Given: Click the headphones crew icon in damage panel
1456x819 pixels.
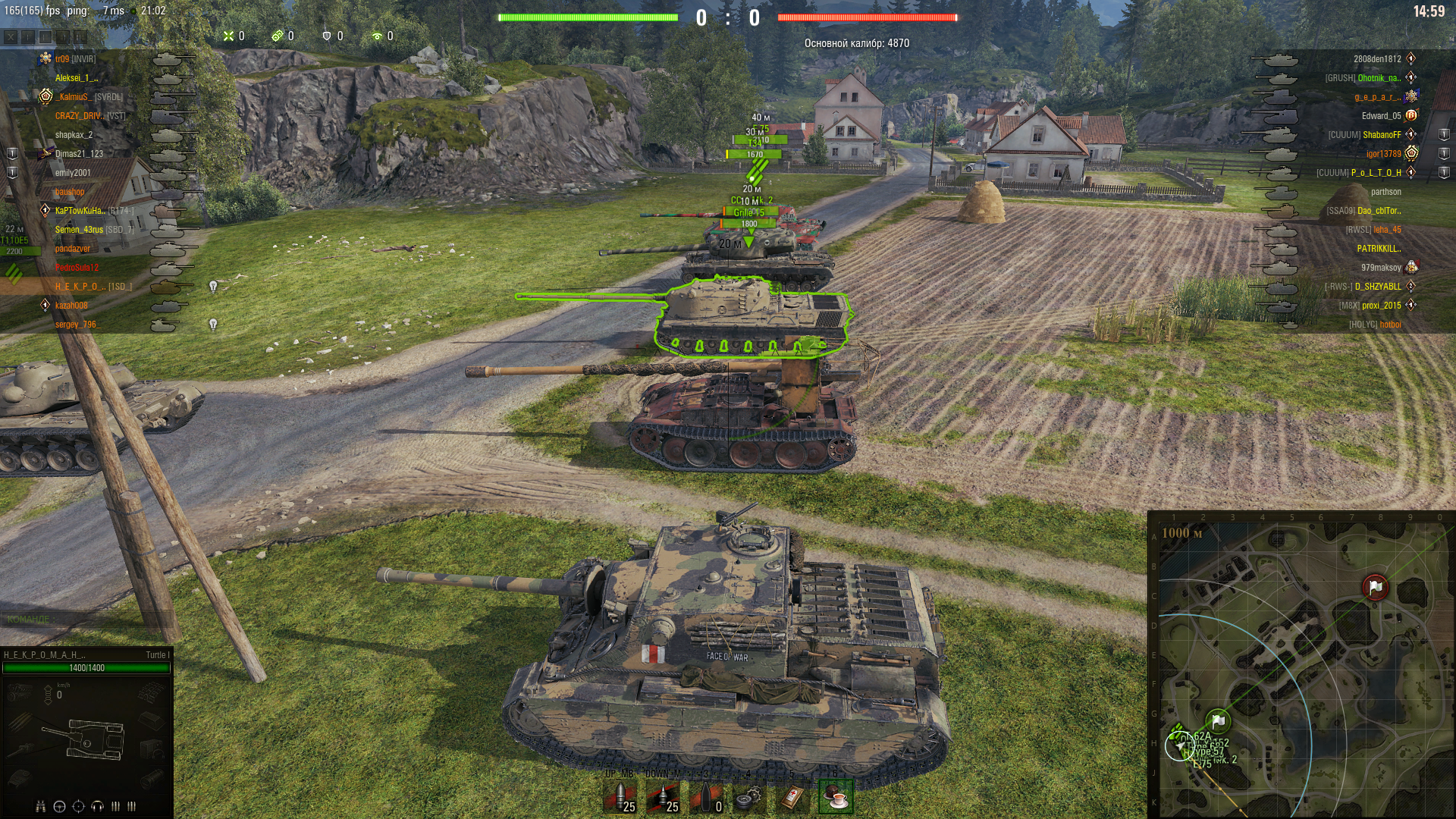Looking at the screenshot, I should coord(97,806).
